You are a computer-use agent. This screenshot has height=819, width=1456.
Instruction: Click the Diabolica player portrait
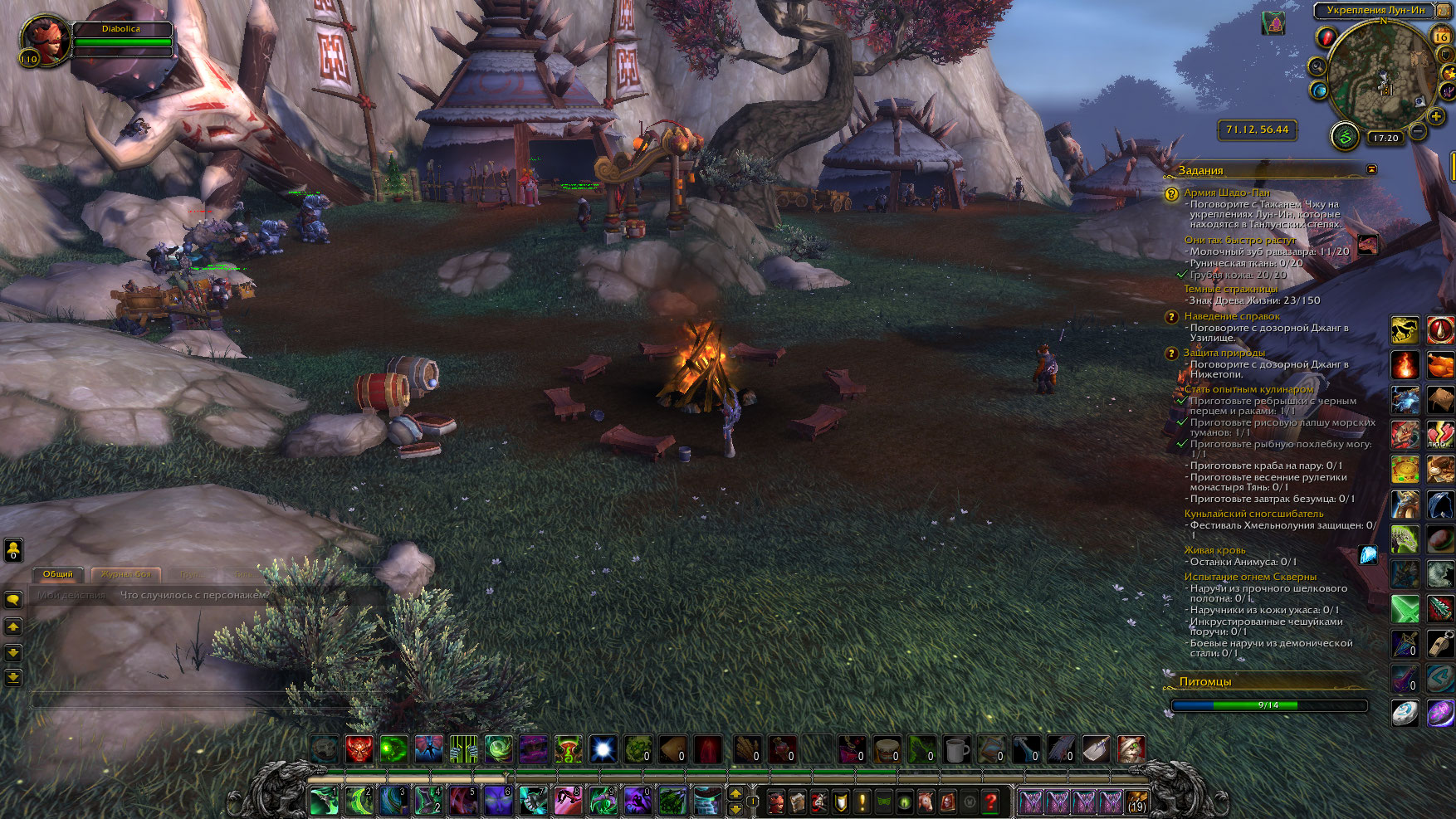[46, 40]
